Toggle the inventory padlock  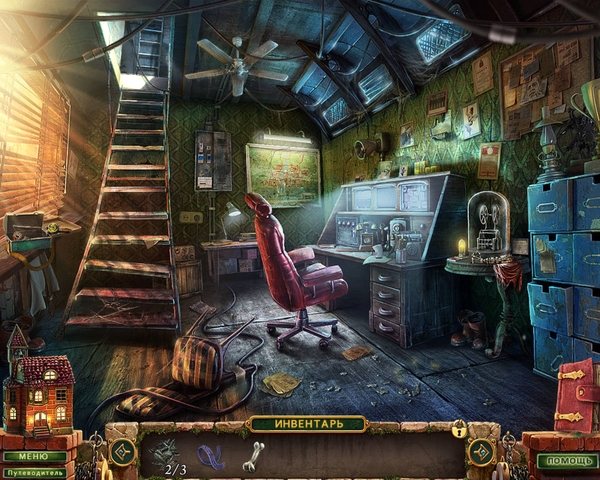(x=459, y=429)
